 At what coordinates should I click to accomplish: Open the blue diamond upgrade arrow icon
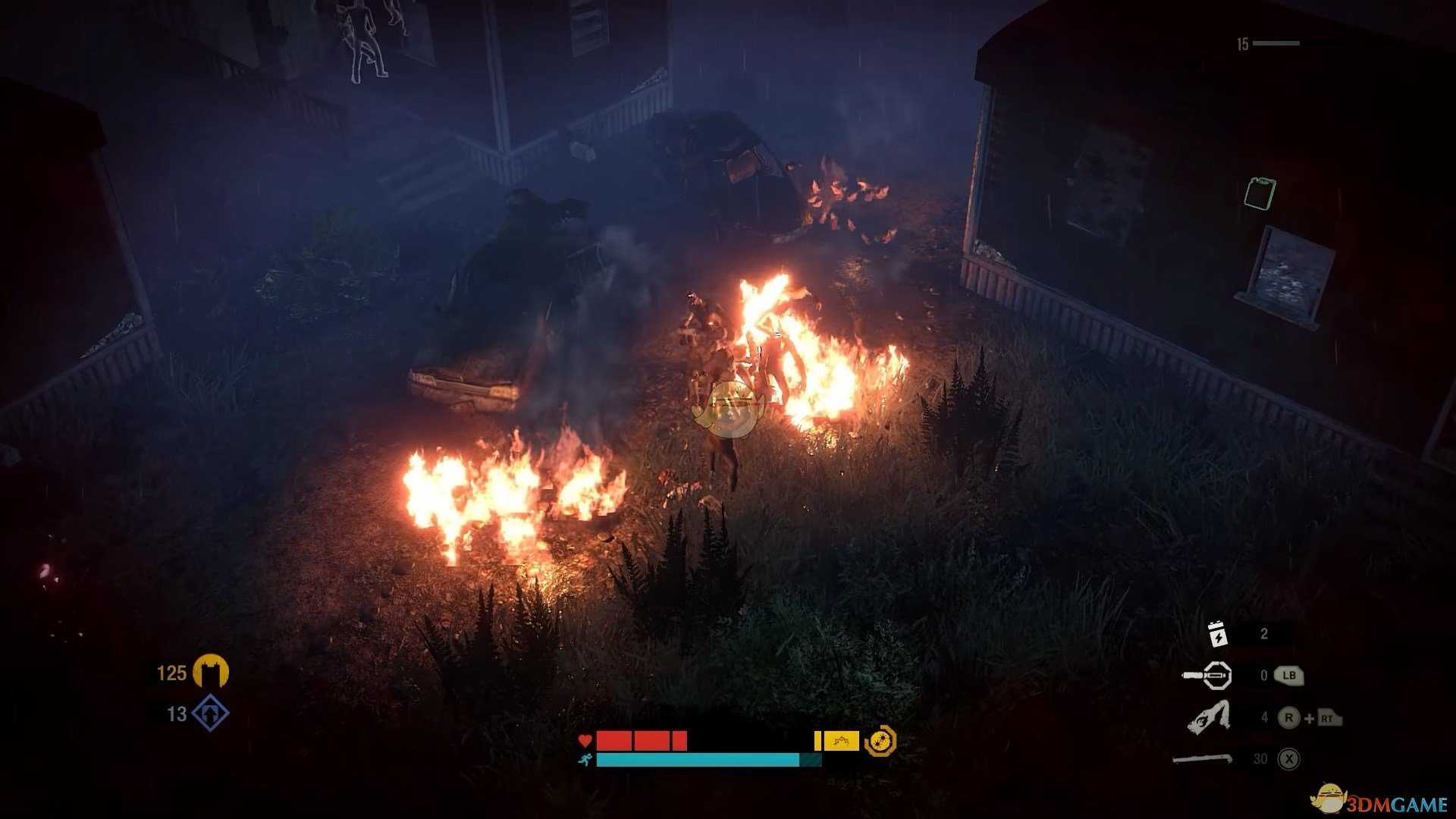click(x=210, y=714)
